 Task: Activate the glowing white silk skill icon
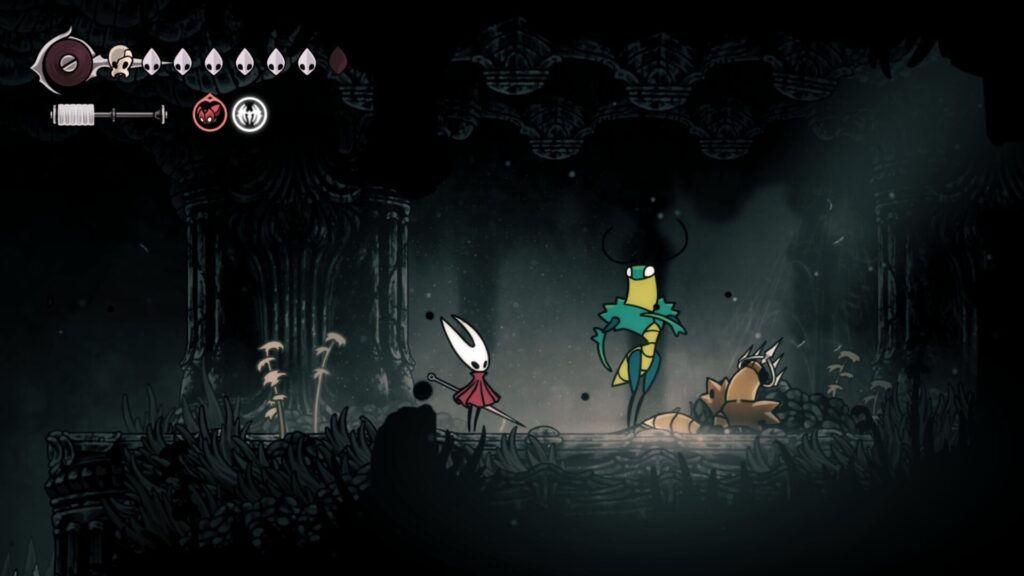tap(249, 115)
